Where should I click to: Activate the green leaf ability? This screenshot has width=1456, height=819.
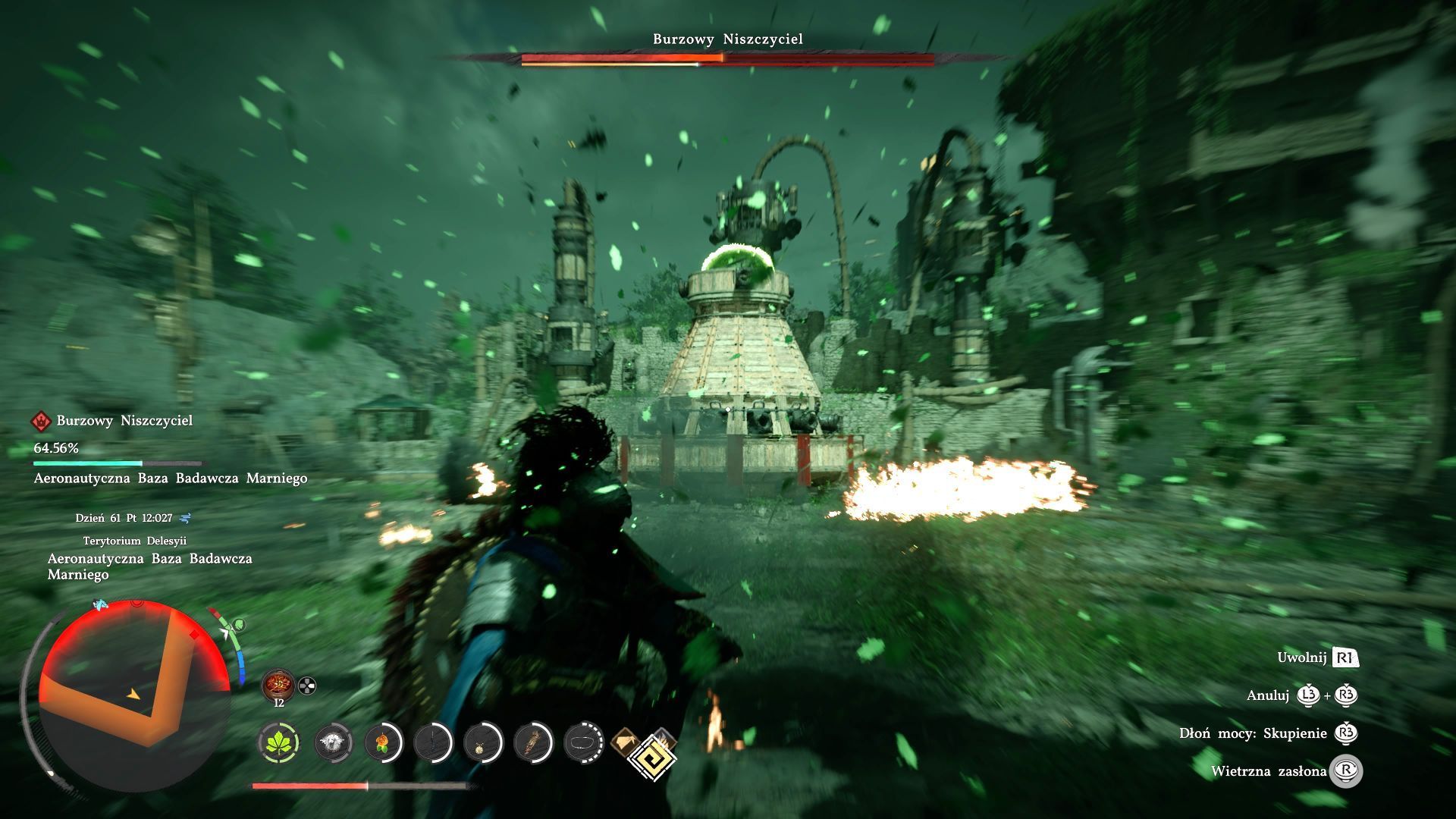(279, 742)
